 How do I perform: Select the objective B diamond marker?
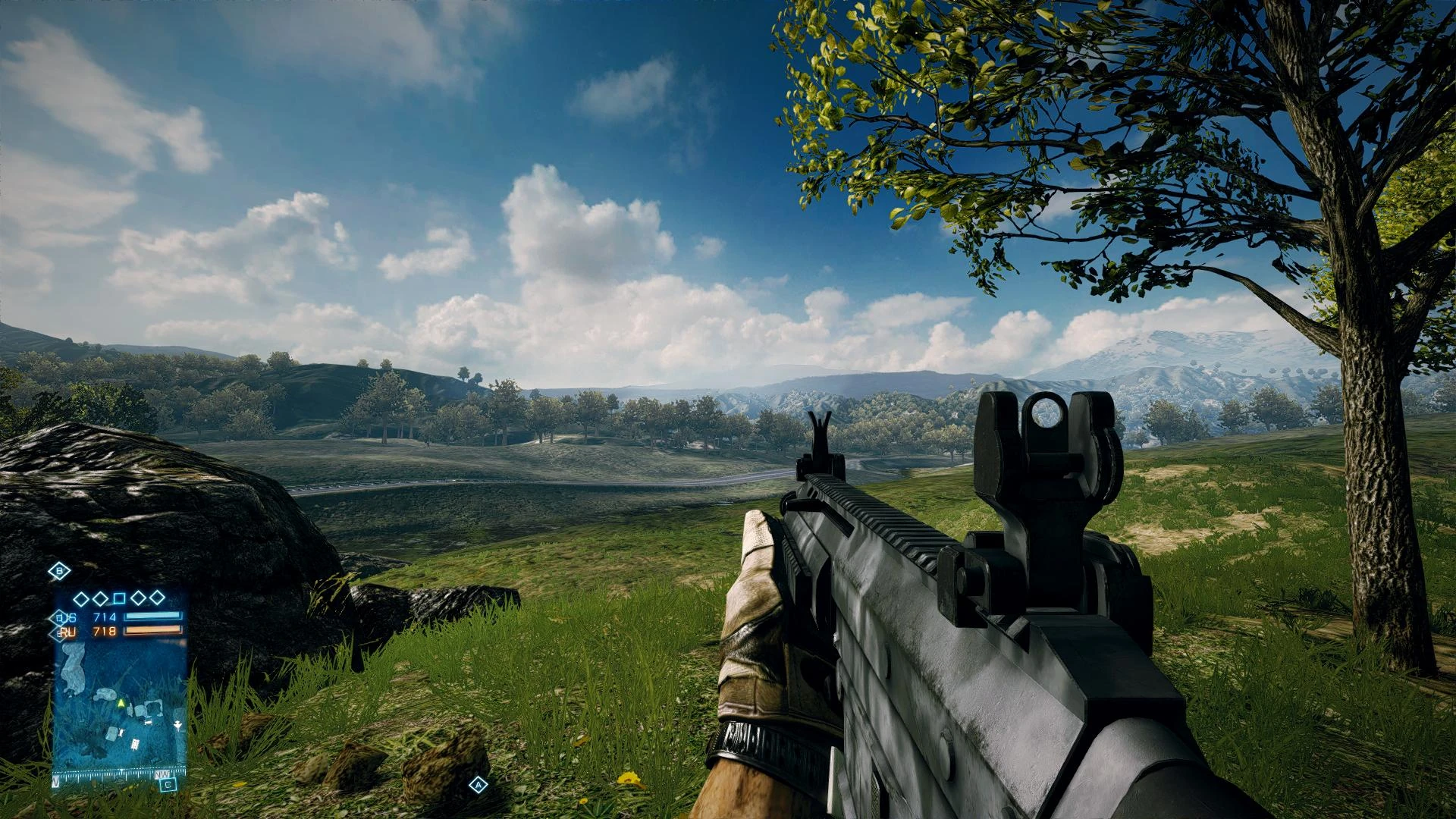coord(60,571)
